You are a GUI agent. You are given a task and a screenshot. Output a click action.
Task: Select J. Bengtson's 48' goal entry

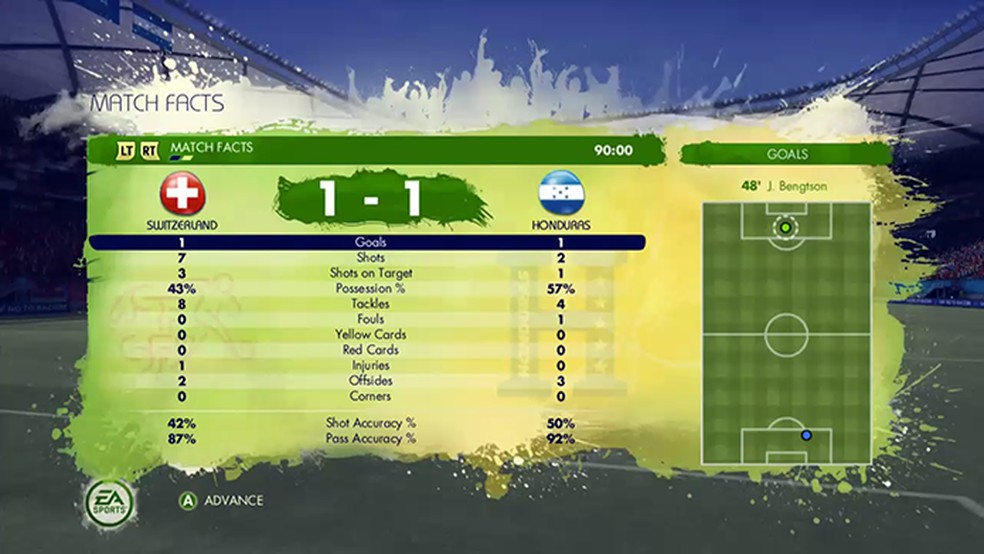(785, 186)
